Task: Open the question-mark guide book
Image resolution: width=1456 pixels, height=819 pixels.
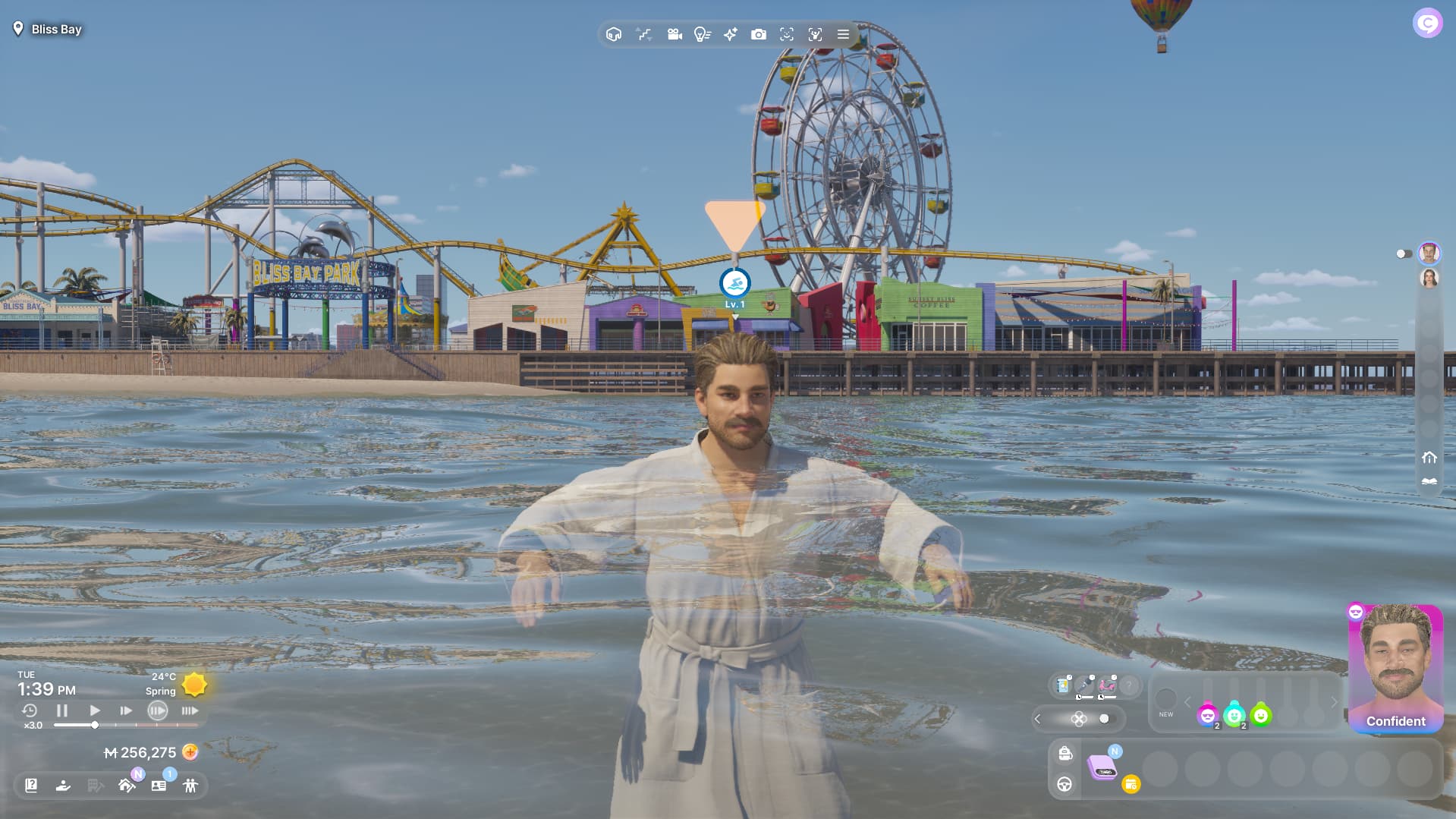Action: pyautogui.click(x=31, y=786)
